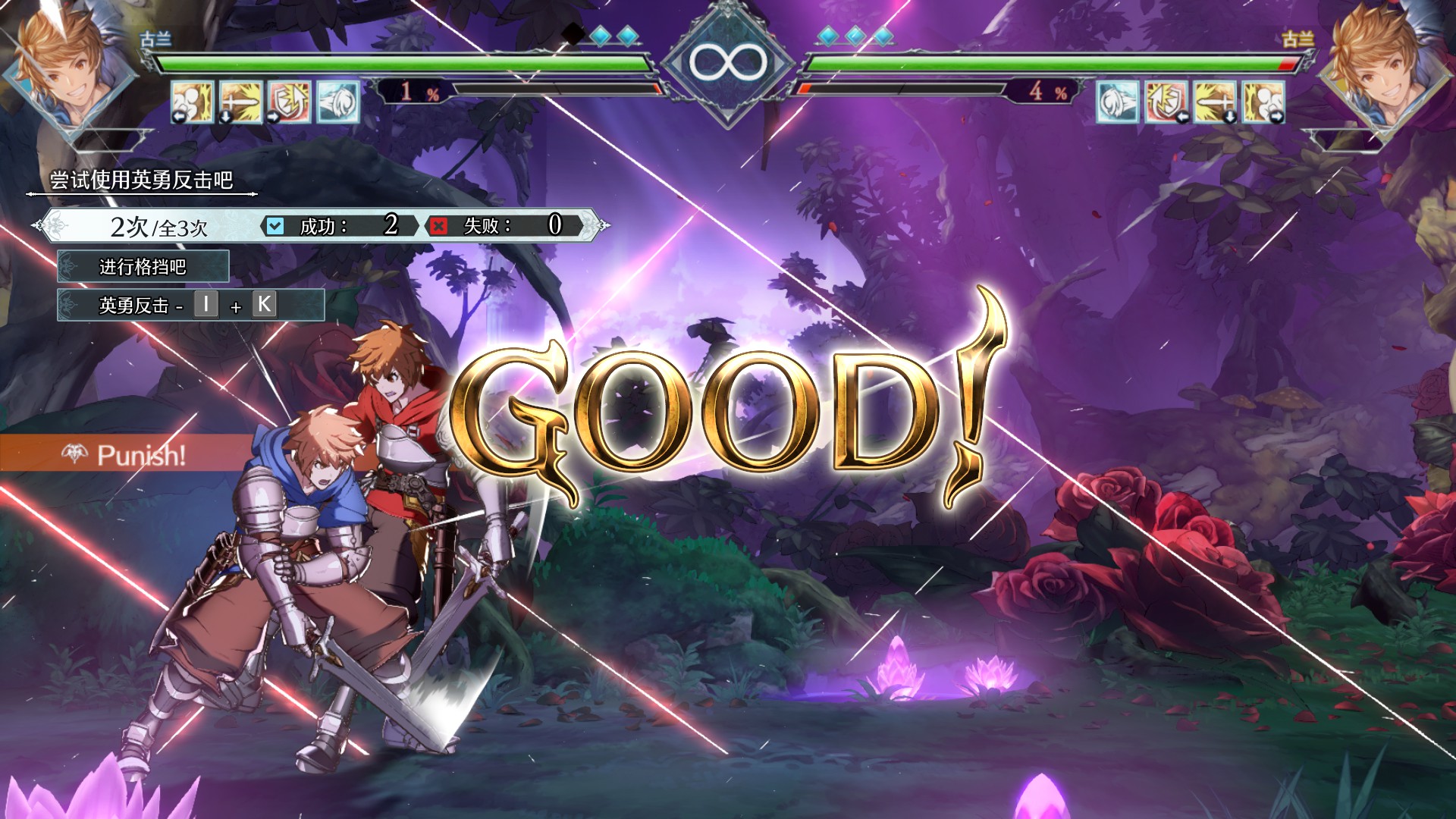1456x819 pixels.
Task: Click the blue checkmark beside 成功
Action: click(275, 225)
